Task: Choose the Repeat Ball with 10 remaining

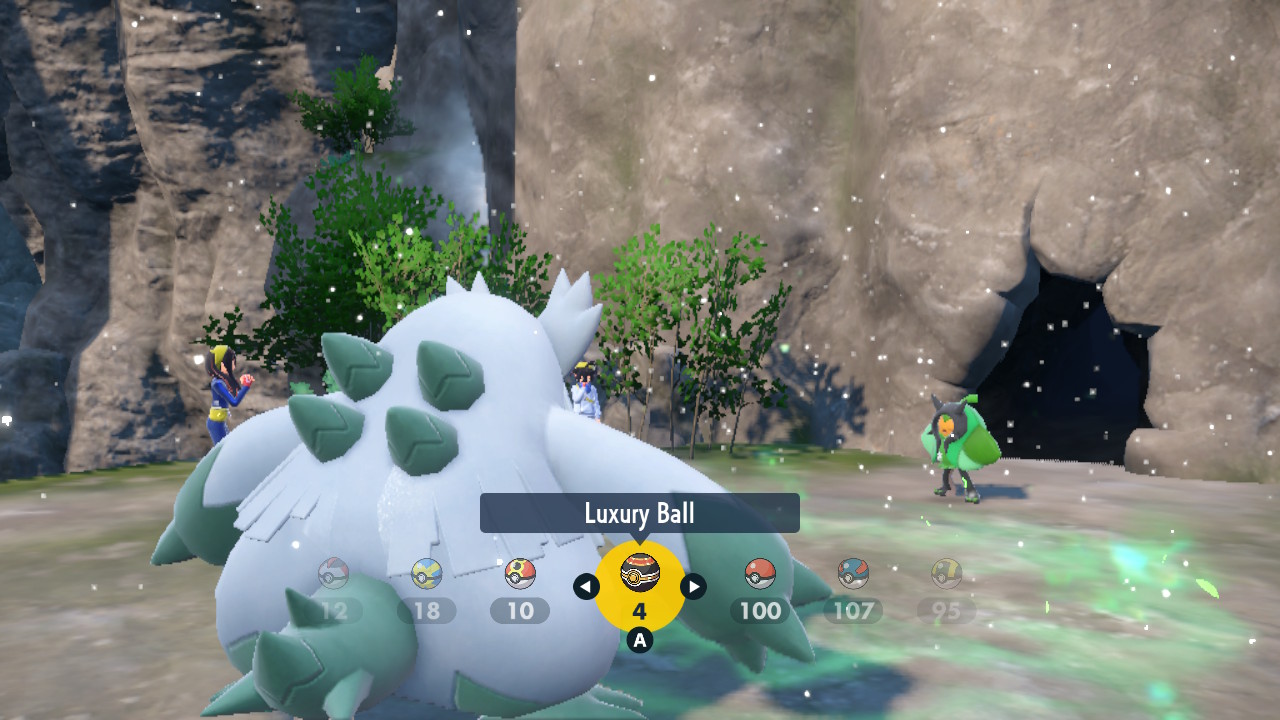Action: point(520,574)
